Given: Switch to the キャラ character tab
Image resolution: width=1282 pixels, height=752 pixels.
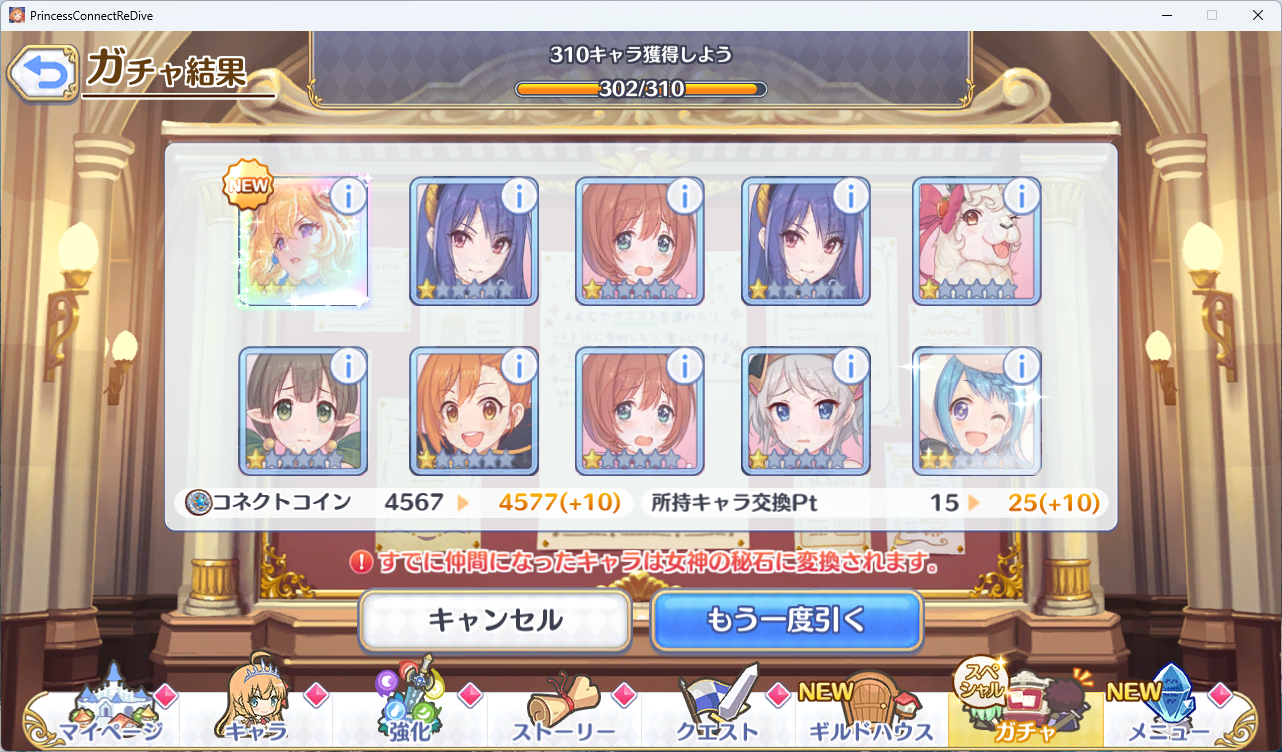Looking at the screenshot, I should point(256,712).
